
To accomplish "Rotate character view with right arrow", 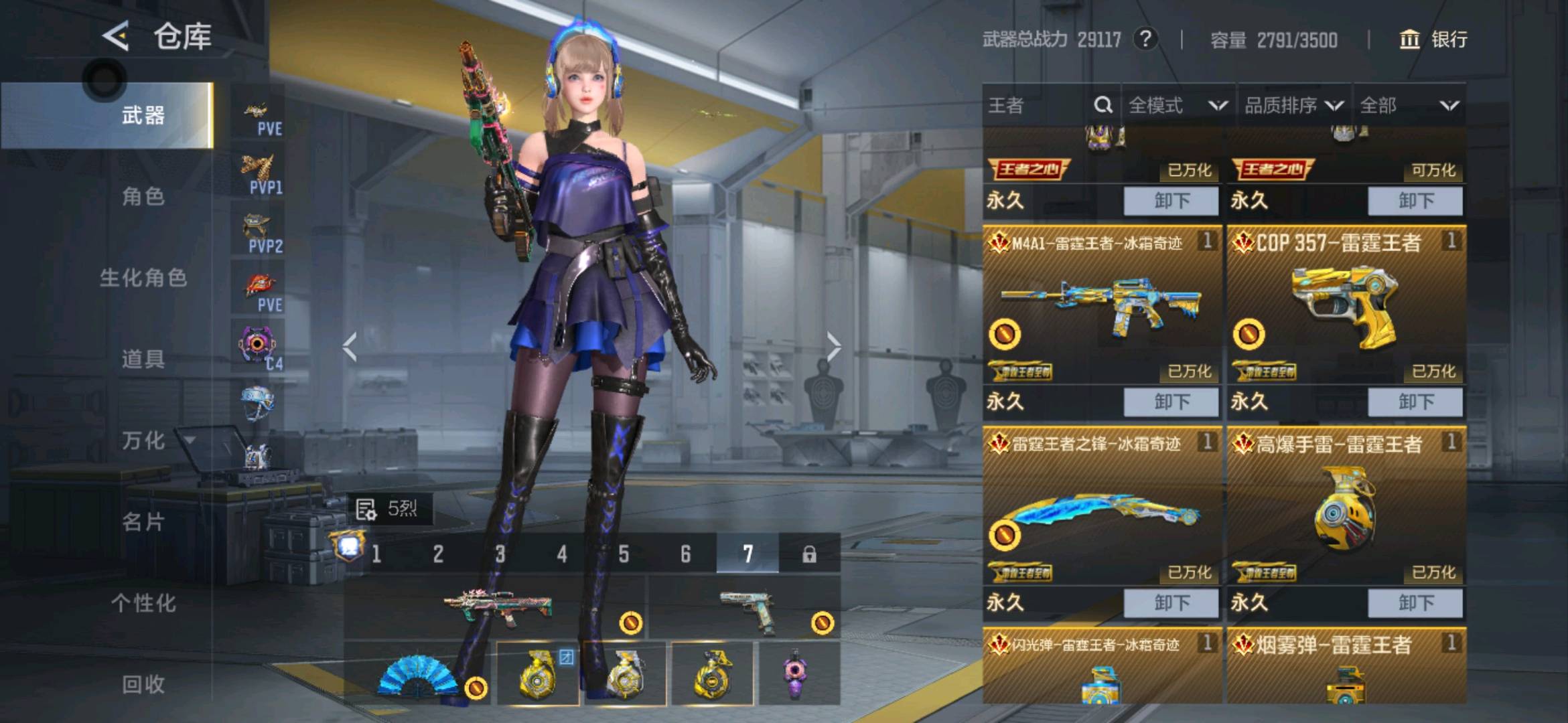I will point(833,347).
